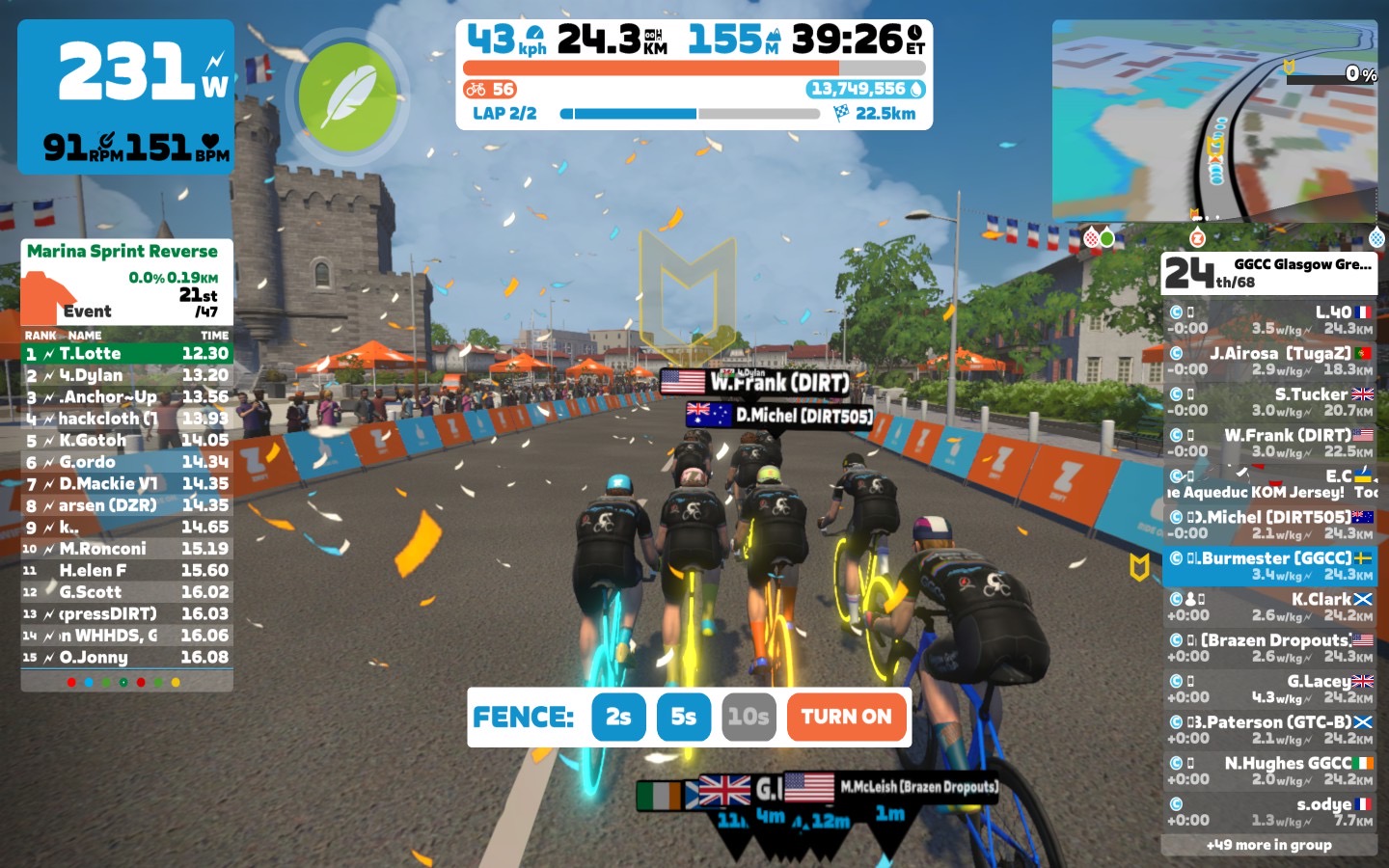Viewport: 1389px width, 868px height.
Task: Select s.odye at the list bottom
Action: pos(1269,811)
